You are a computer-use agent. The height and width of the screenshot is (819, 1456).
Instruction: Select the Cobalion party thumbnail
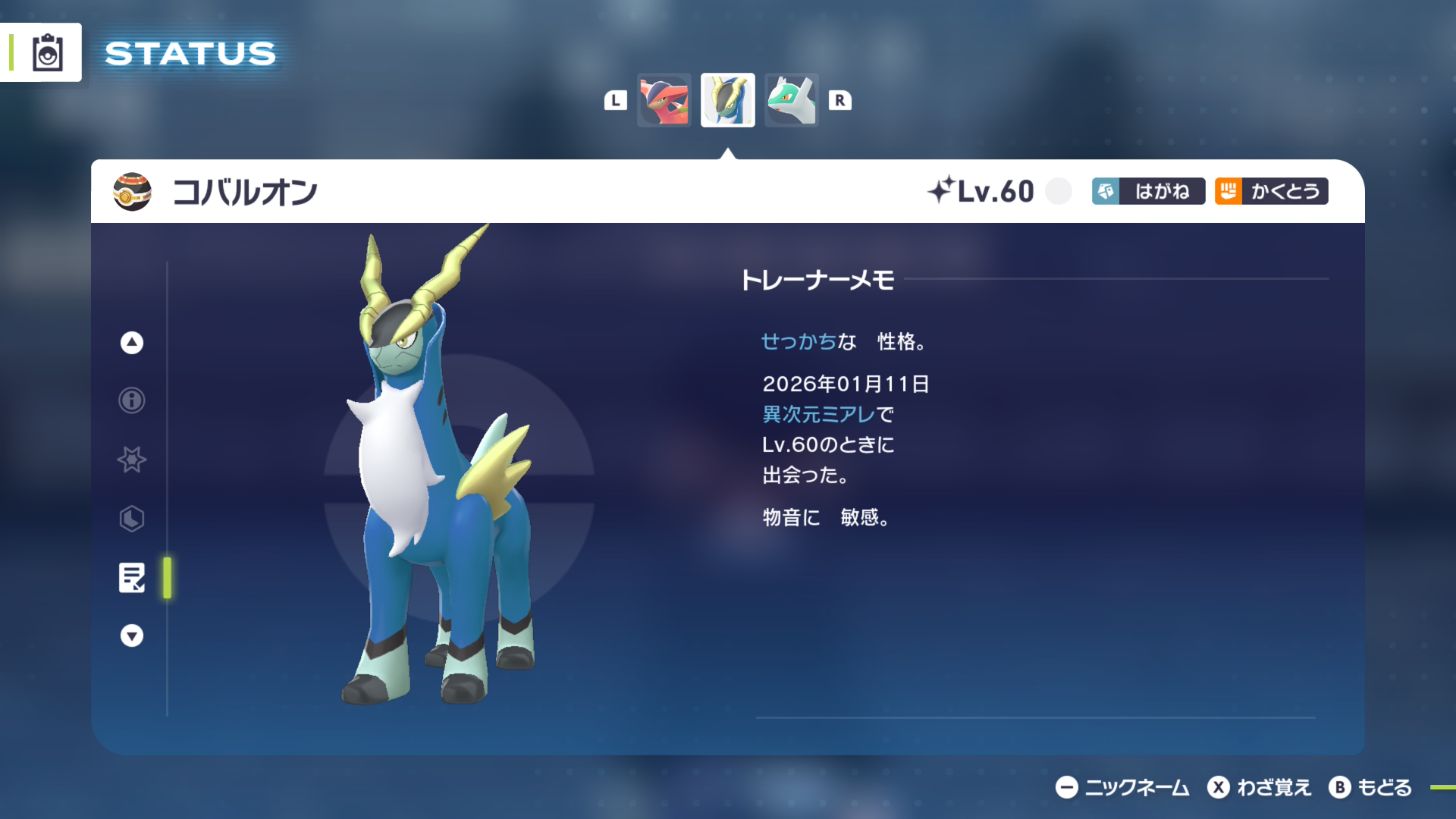727,100
